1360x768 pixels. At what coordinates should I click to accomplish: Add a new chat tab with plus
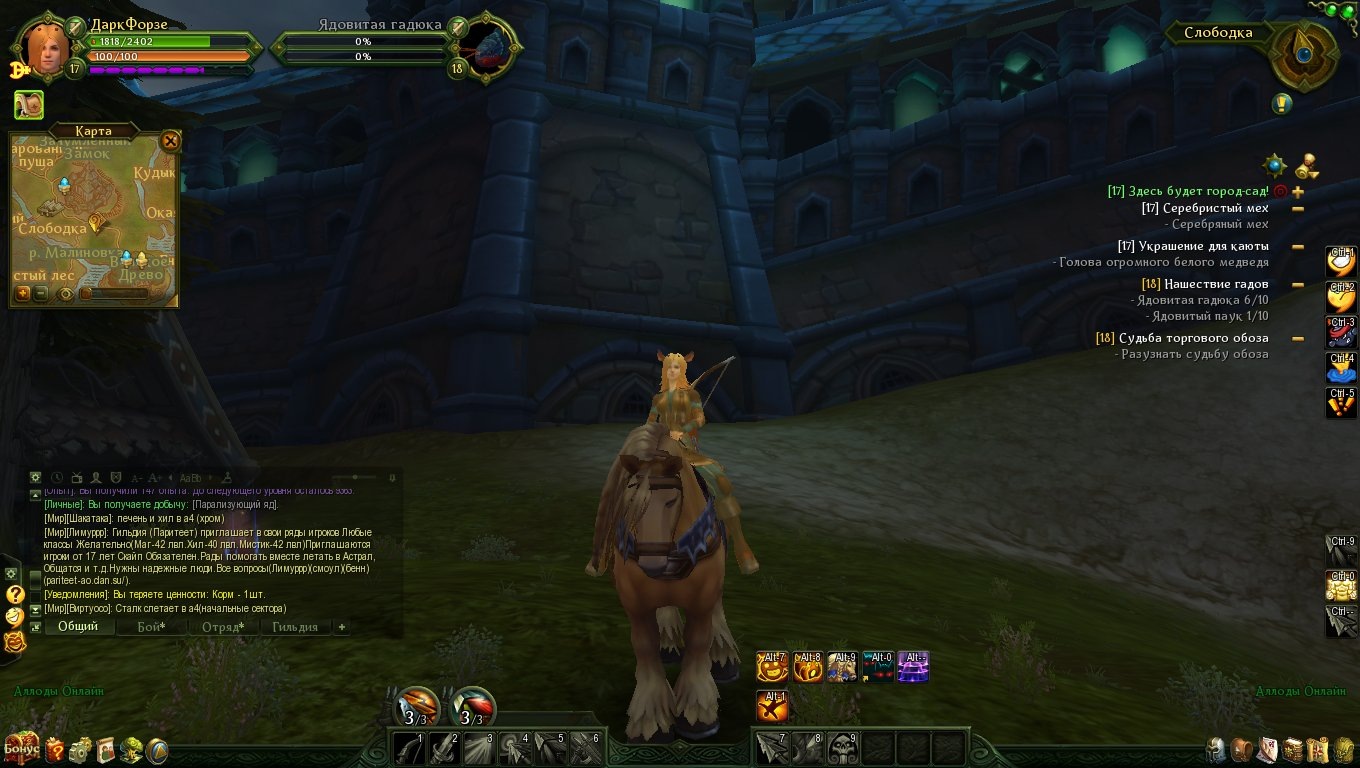tap(342, 627)
